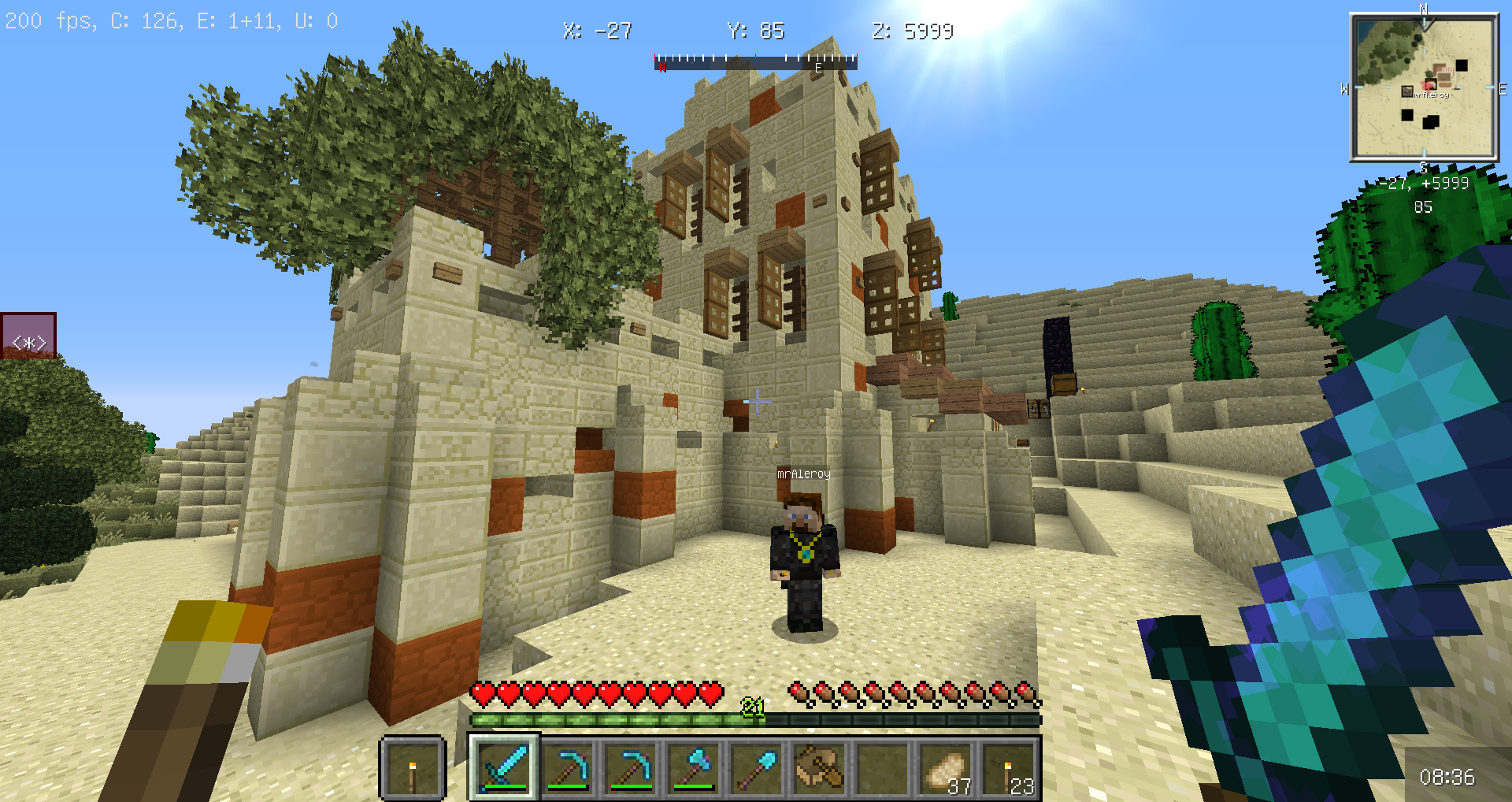Open the minimap

pyautogui.click(x=1424, y=88)
